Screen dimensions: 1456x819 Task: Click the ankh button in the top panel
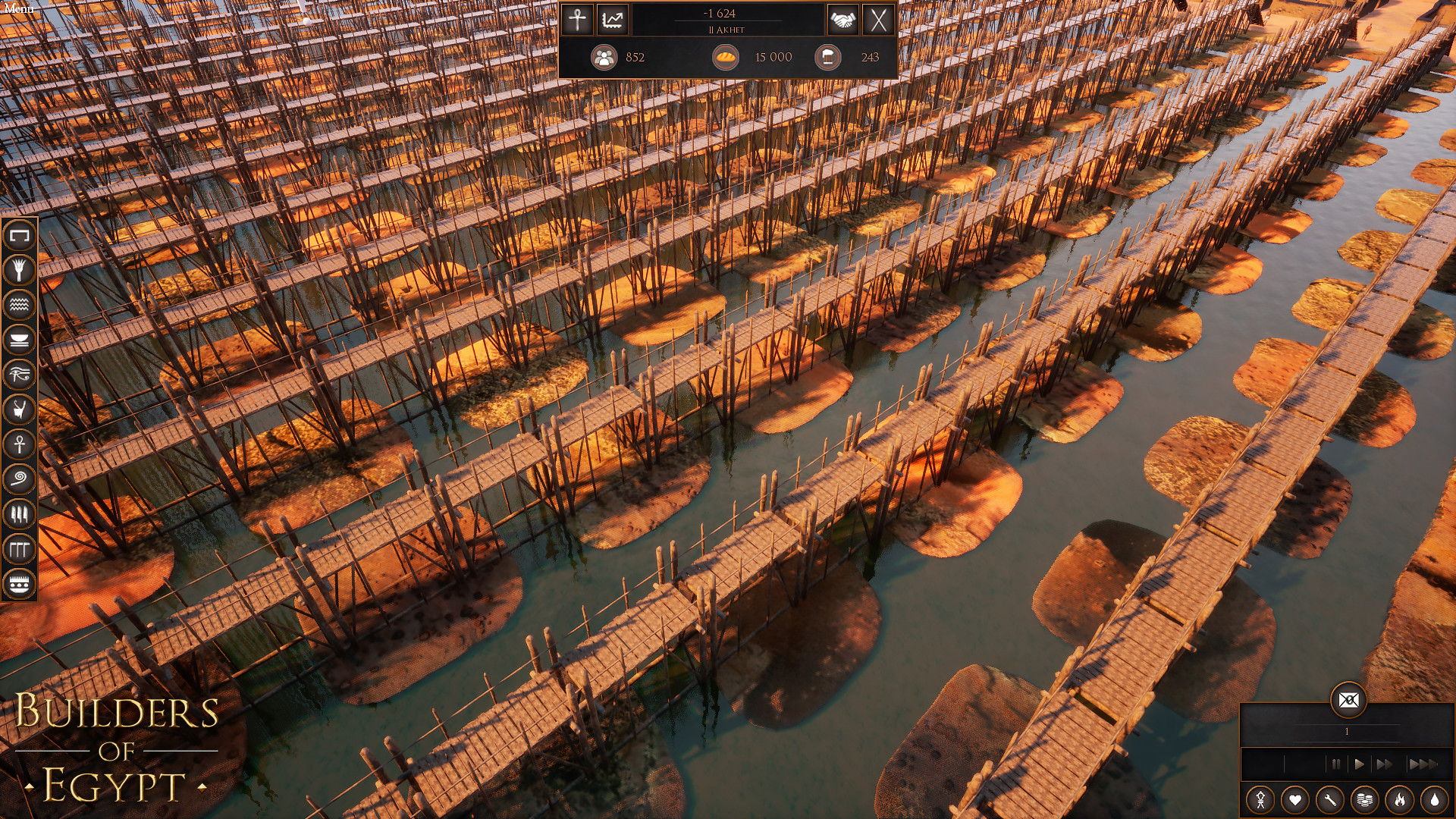(577, 20)
